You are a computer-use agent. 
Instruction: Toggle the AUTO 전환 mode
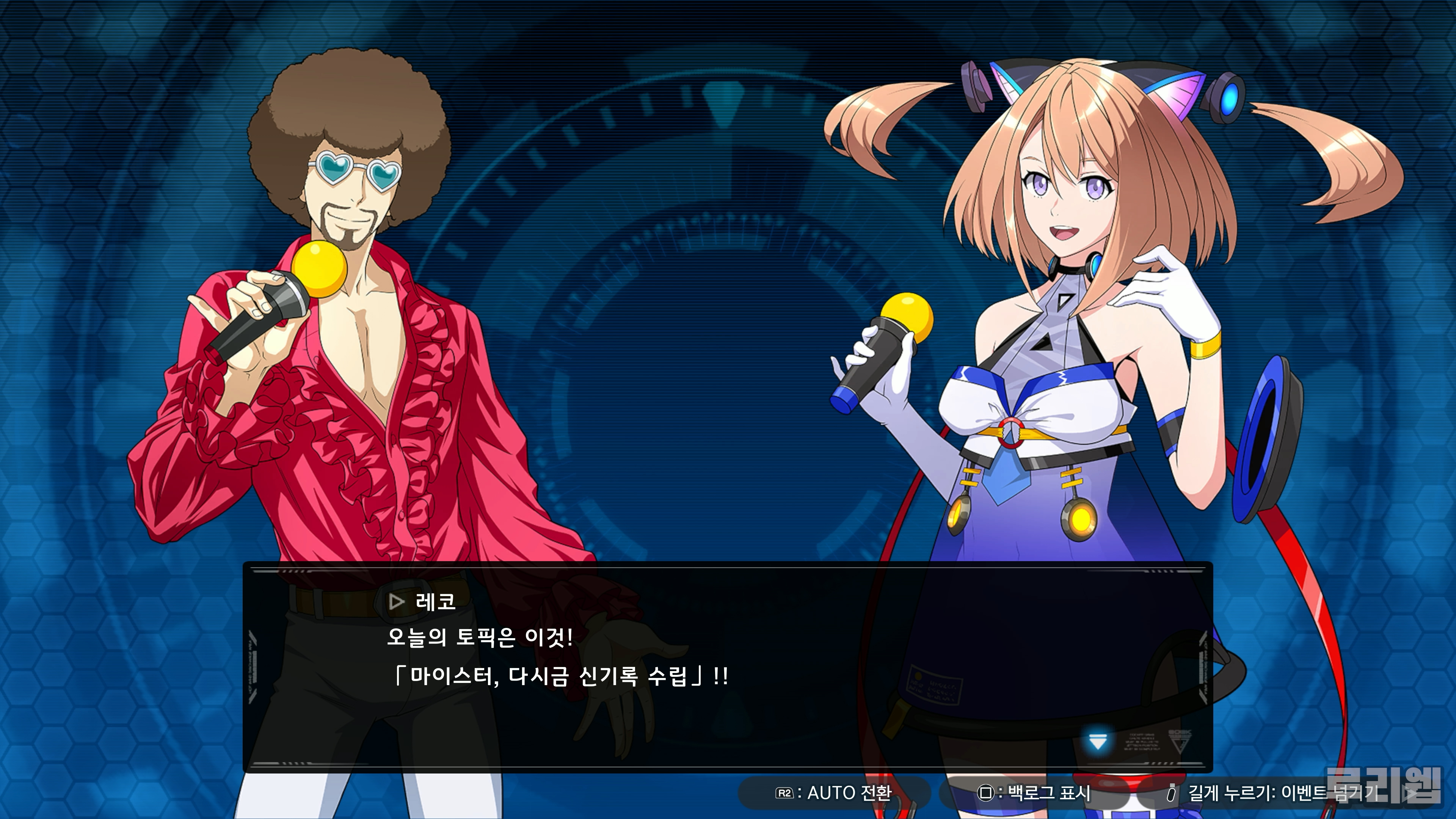click(x=834, y=793)
